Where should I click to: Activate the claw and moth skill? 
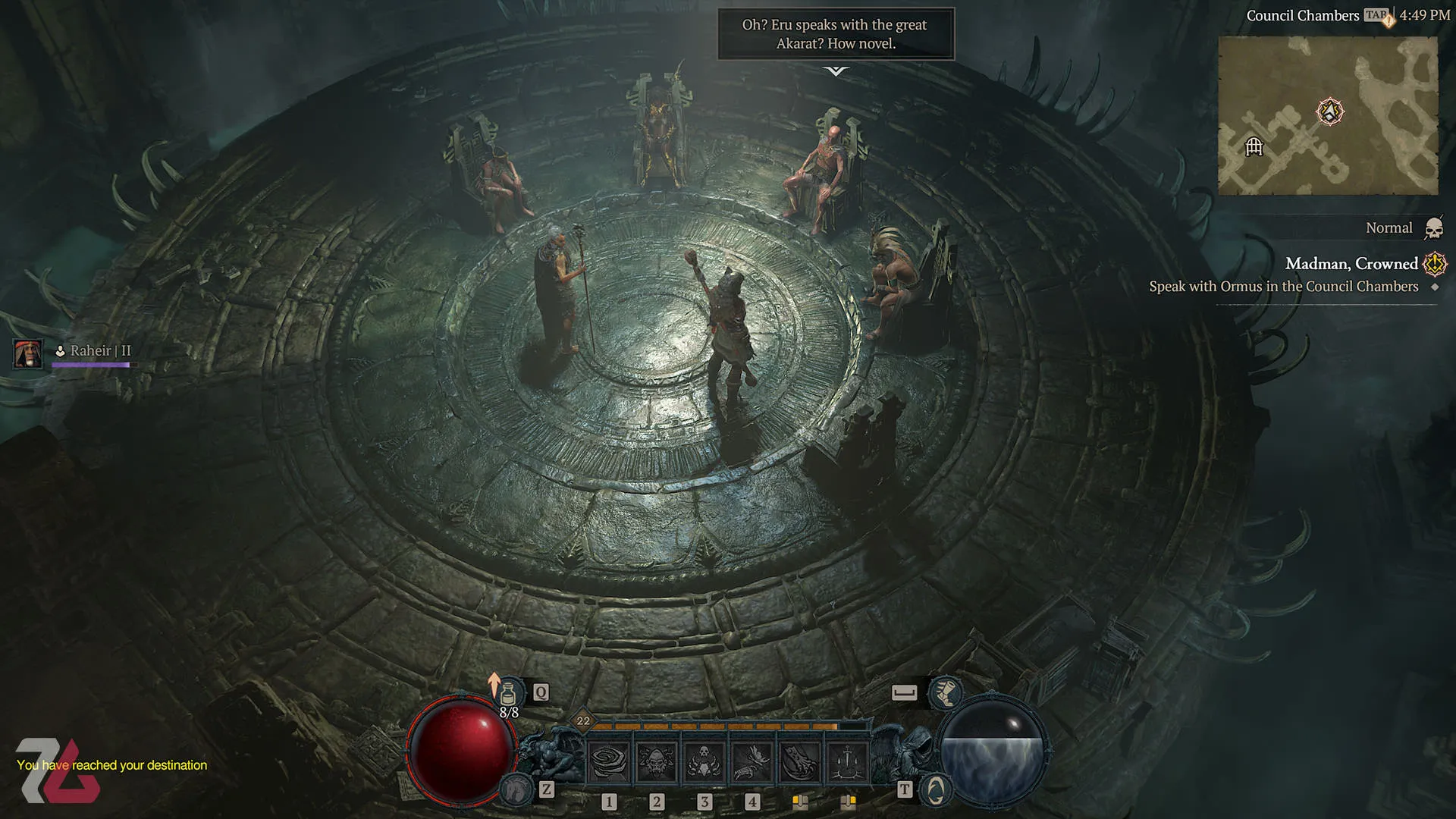pyautogui.click(x=752, y=761)
